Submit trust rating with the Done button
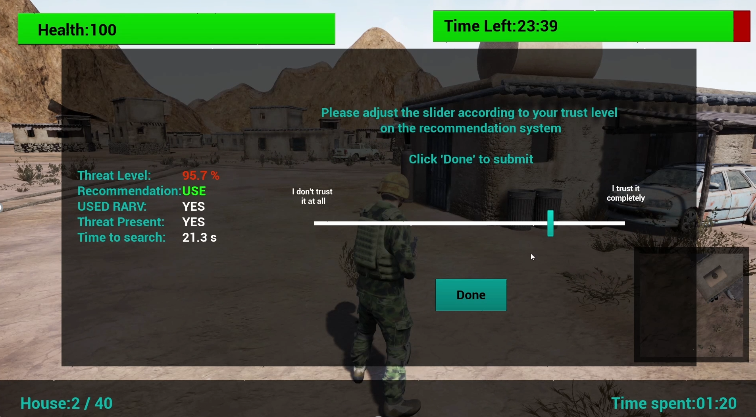The height and width of the screenshot is (417, 756). click(470, 295)
